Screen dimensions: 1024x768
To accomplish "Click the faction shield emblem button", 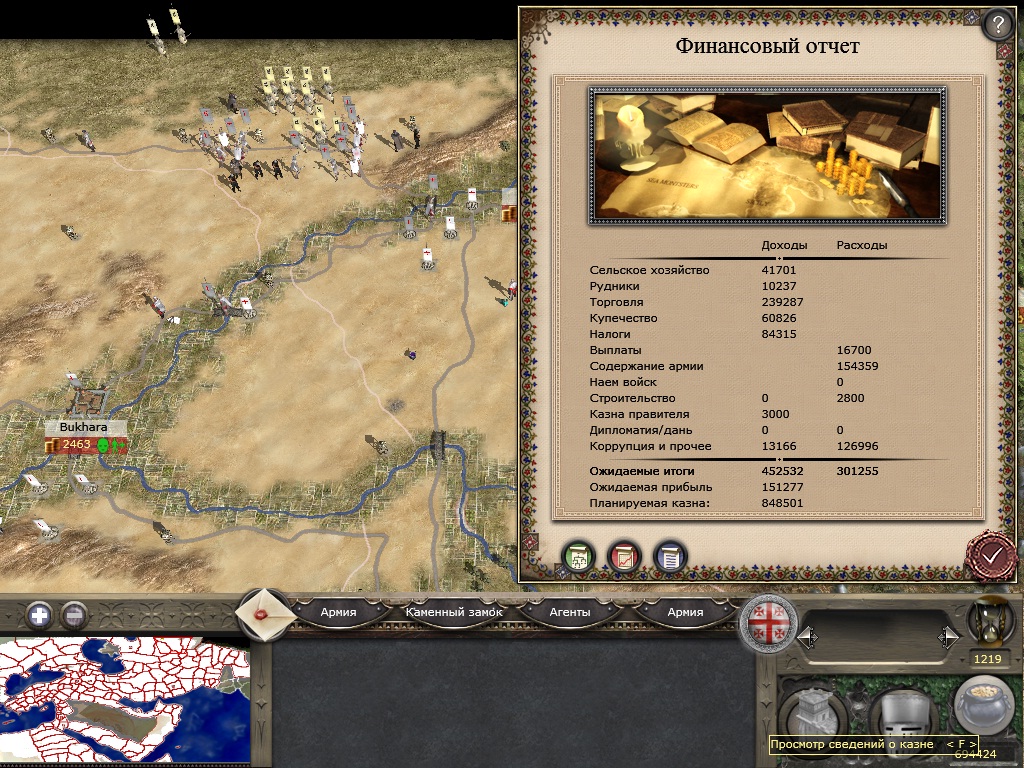I will tap(768, 625).
